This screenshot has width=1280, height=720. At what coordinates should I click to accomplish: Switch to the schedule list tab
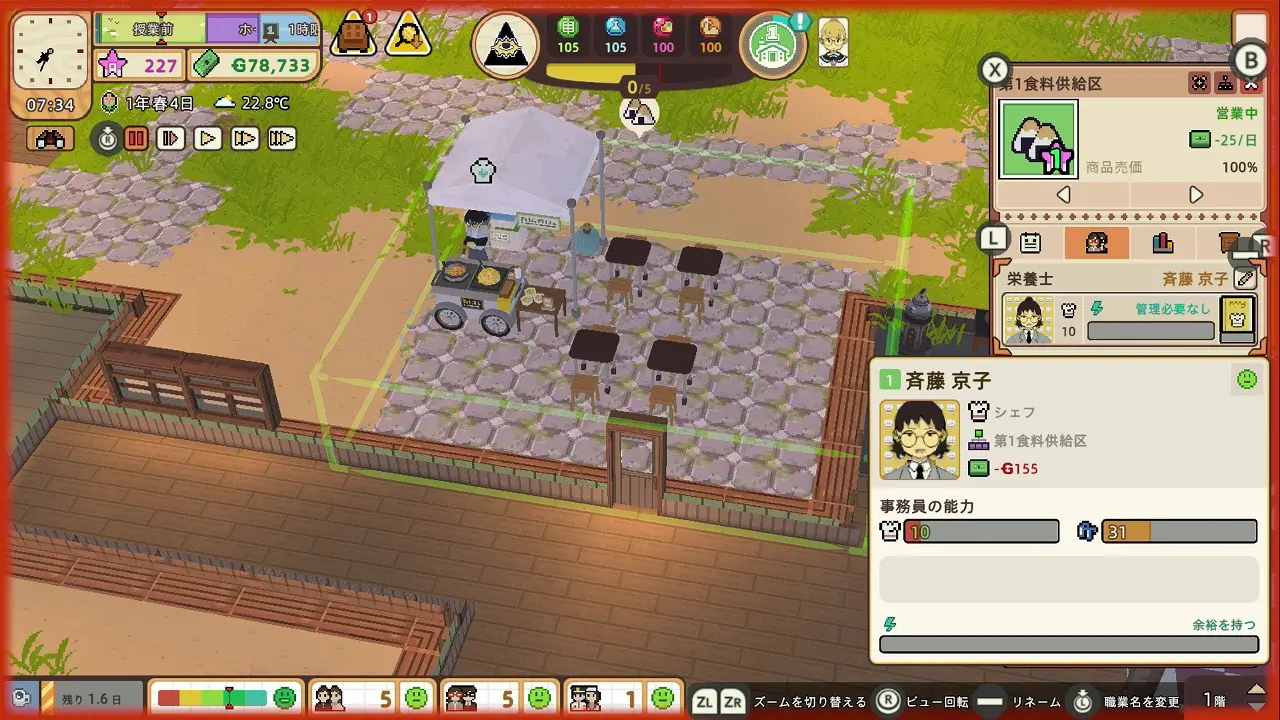click(x=1030, y=243)
